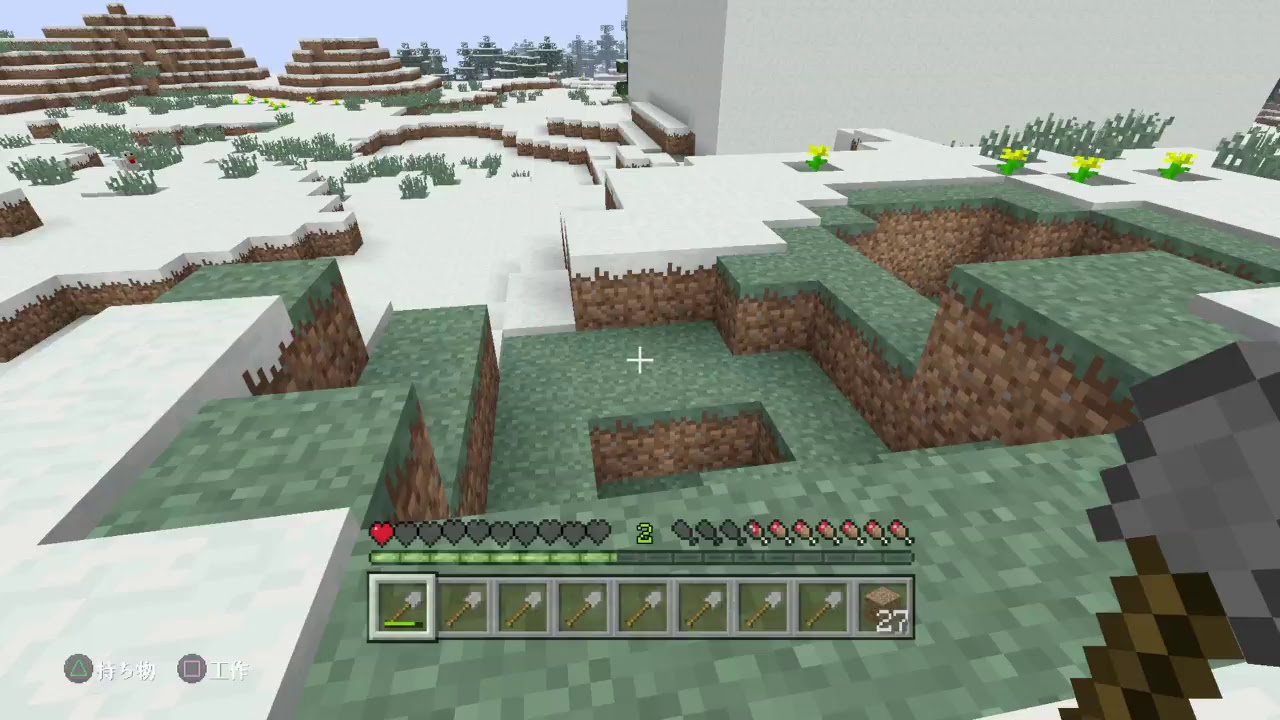Select the shovel in the first hotbar slot
The height and width of the screenshot is (720, 1280).
tap(401, 604)
